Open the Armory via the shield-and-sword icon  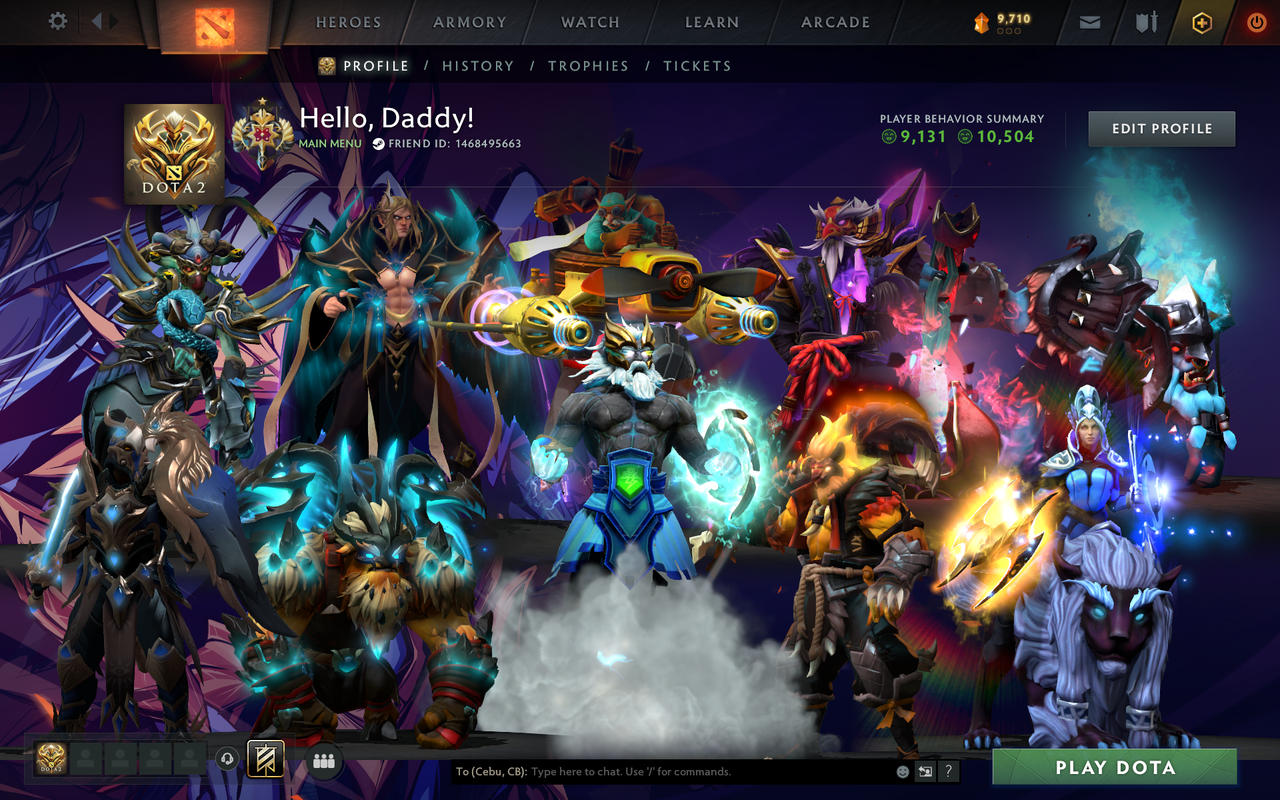point(1145,21)
